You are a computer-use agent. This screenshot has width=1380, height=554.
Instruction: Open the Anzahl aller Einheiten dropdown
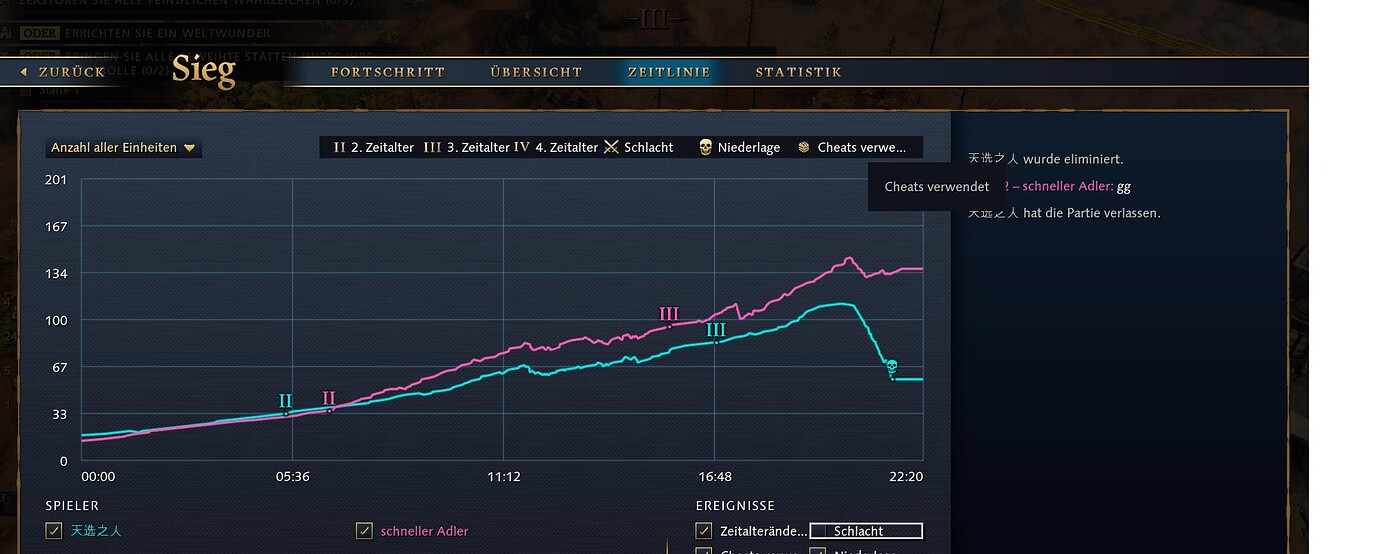tap(123, 148)
